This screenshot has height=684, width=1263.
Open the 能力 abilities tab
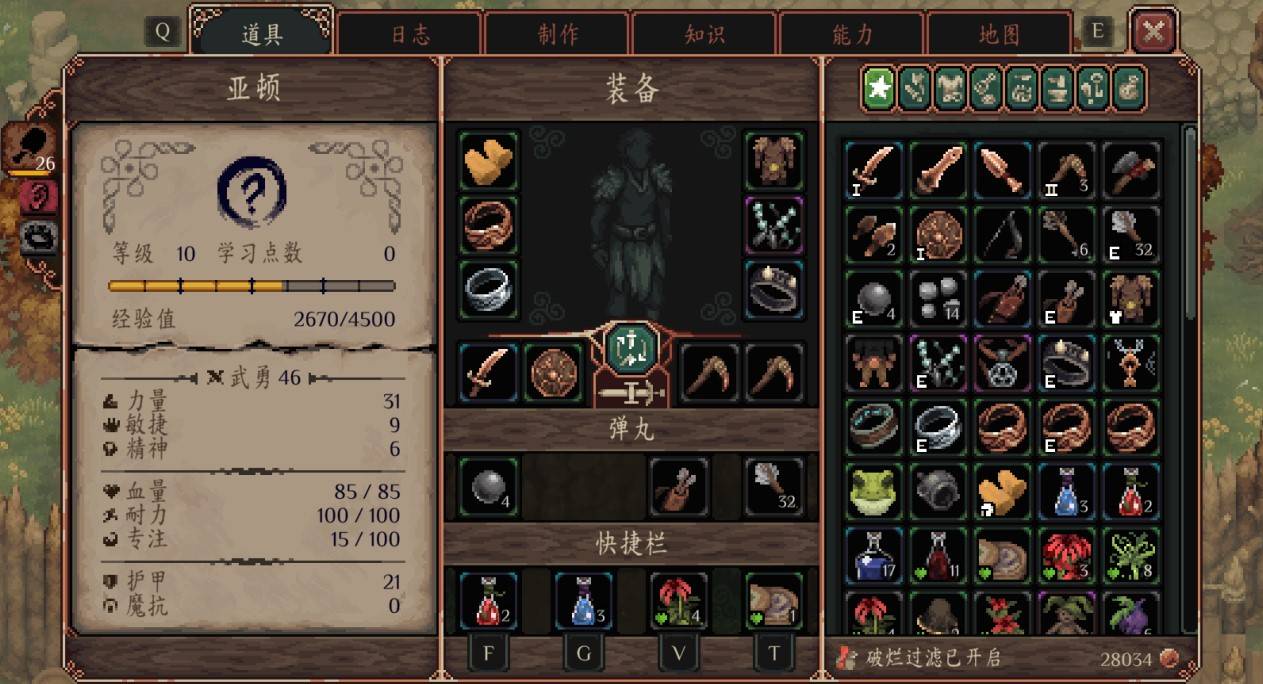(x=852, y=34)
